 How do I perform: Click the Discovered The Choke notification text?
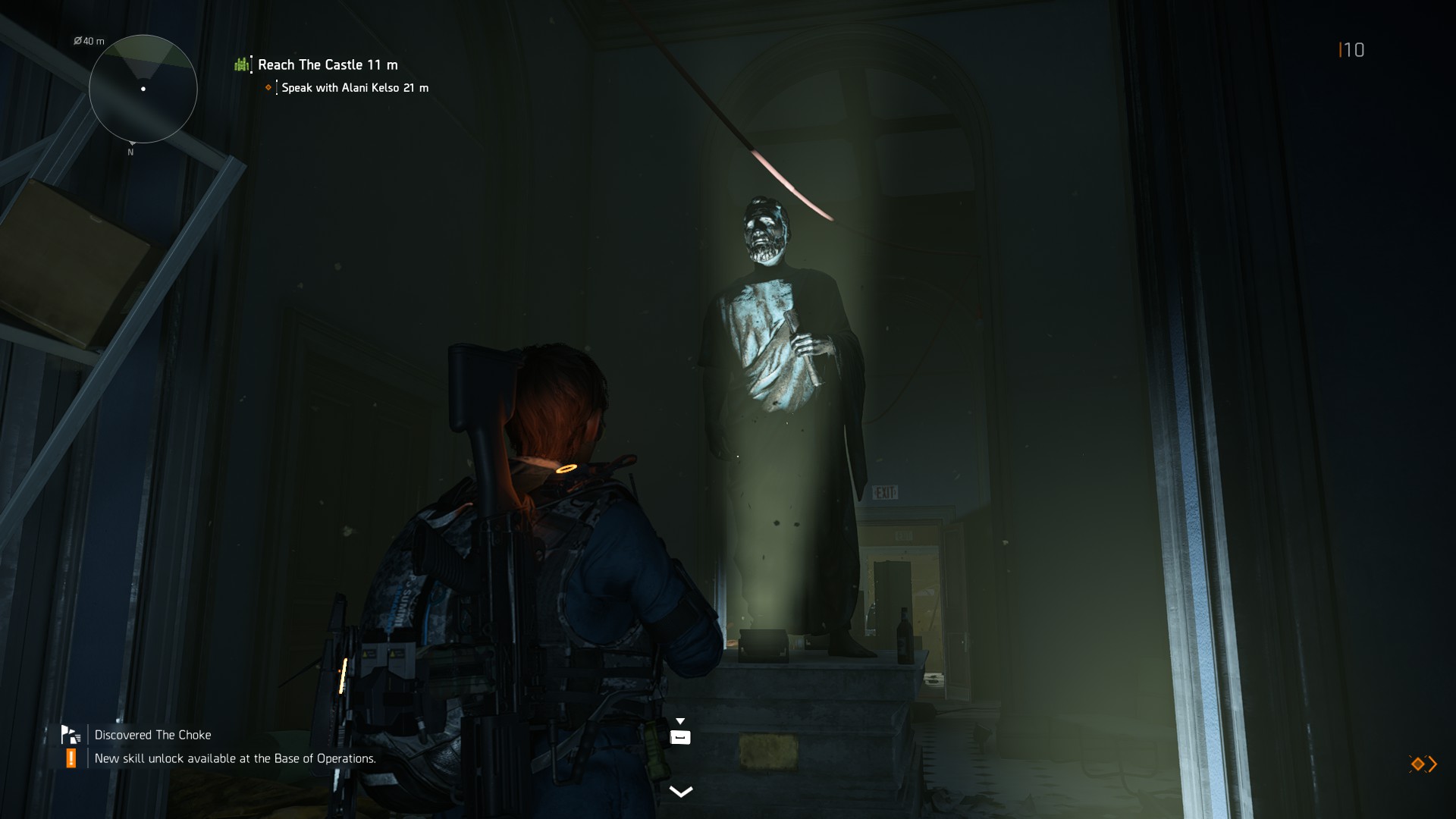tap(152, 734)
